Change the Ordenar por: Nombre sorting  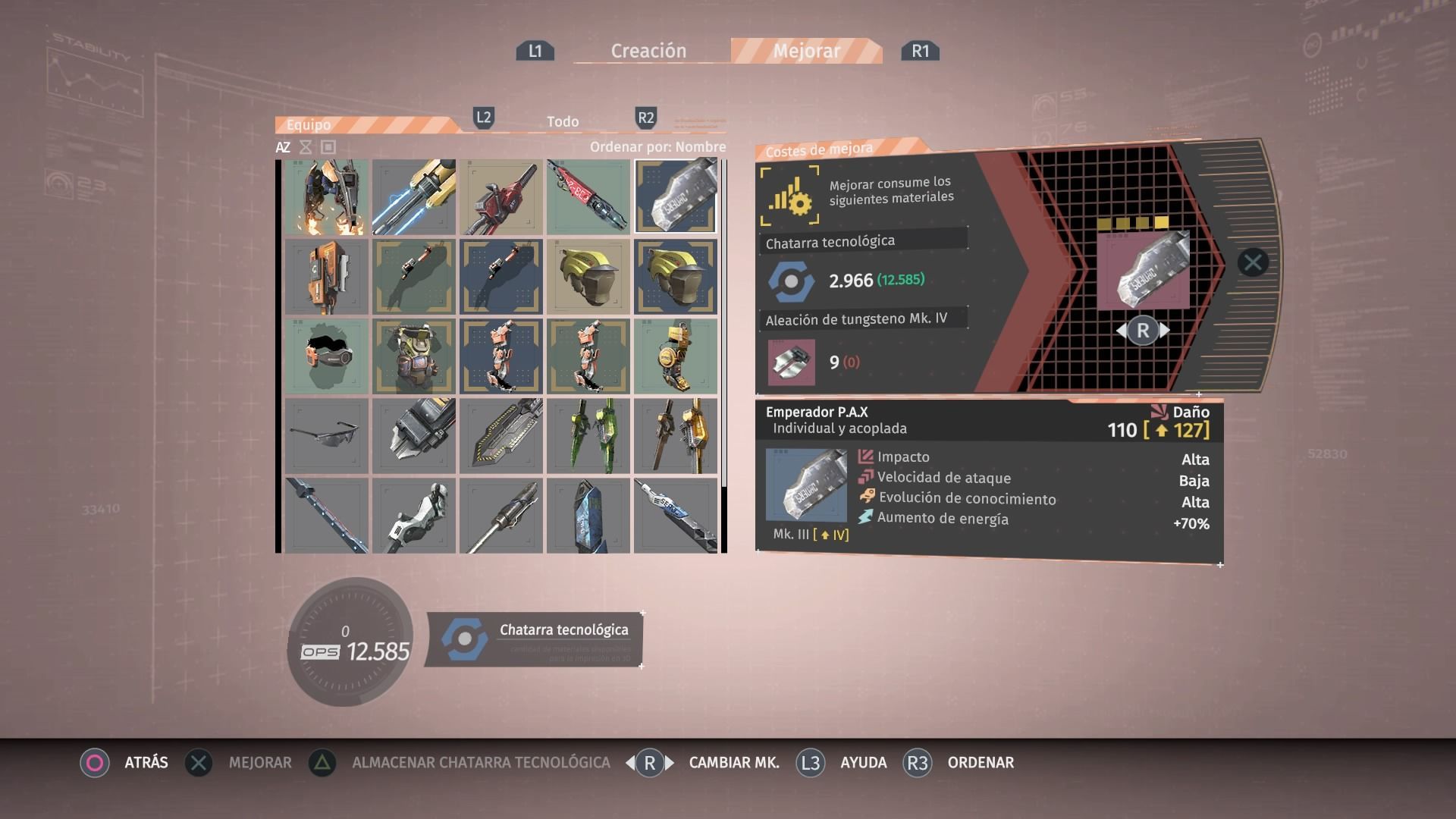[x=657, y=147]
